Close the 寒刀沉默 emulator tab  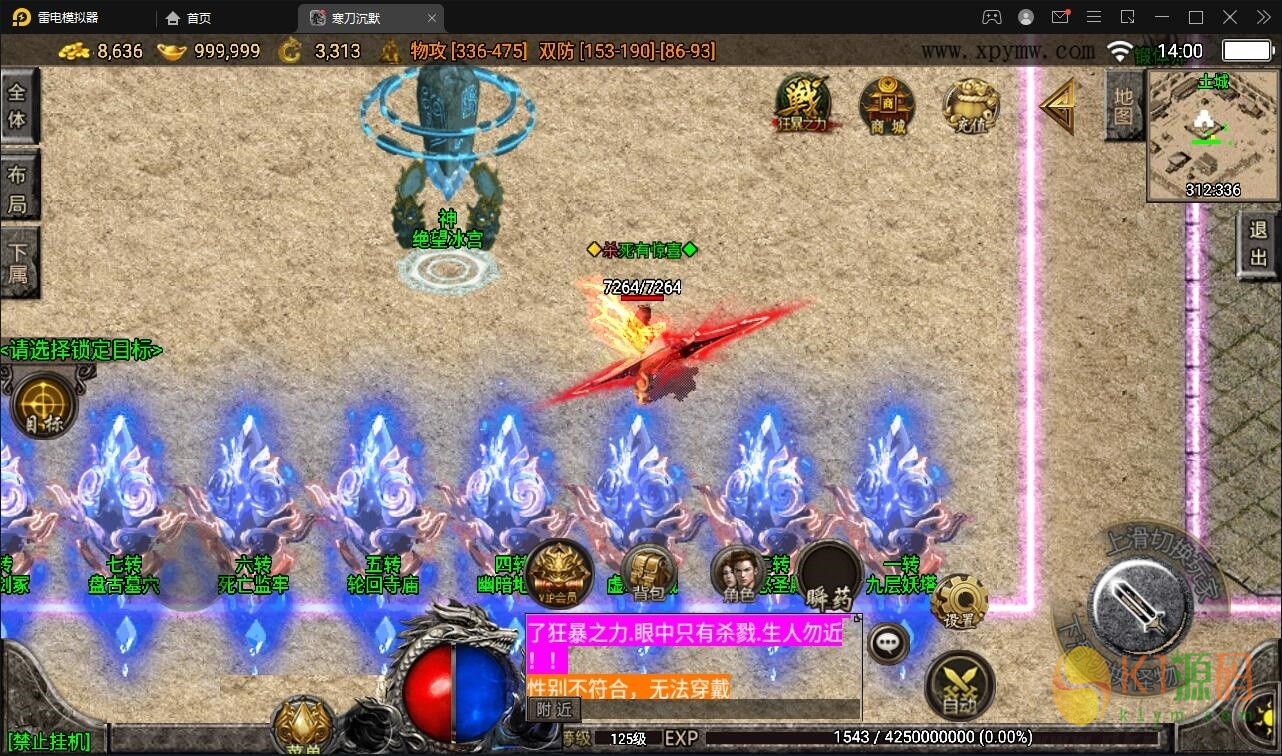pos(432,18)
